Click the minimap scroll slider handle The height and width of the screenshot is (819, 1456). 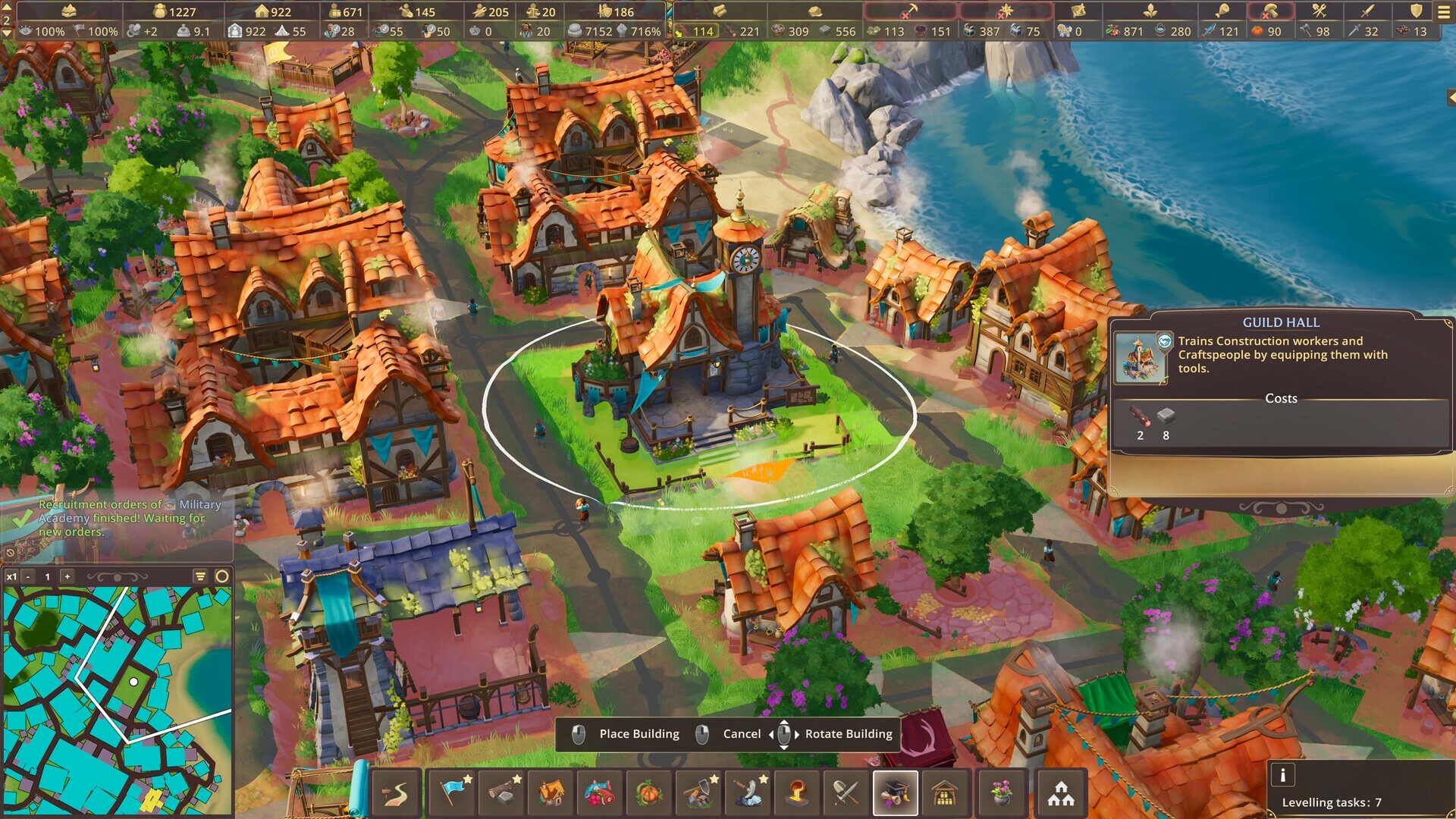pyautogui.click(x=118, y=576)
